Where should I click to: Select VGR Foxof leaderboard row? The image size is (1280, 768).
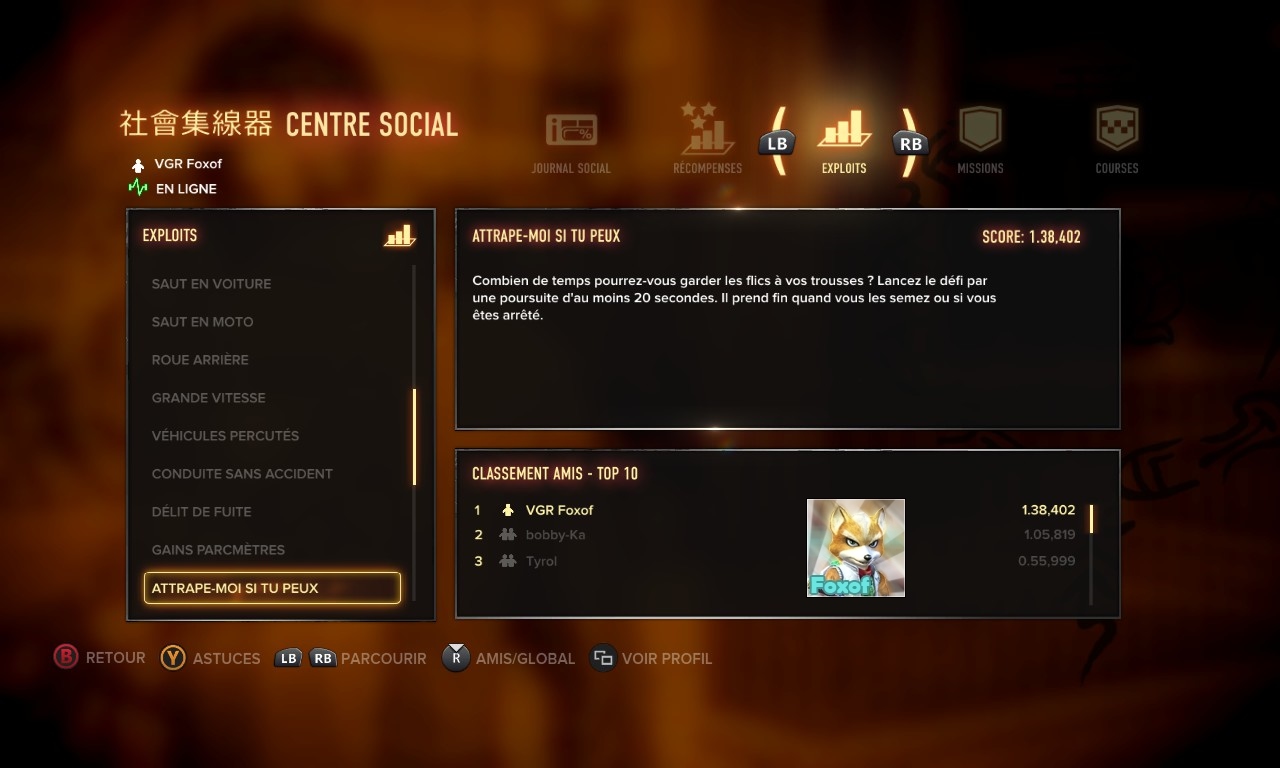[x=560, y=510]
